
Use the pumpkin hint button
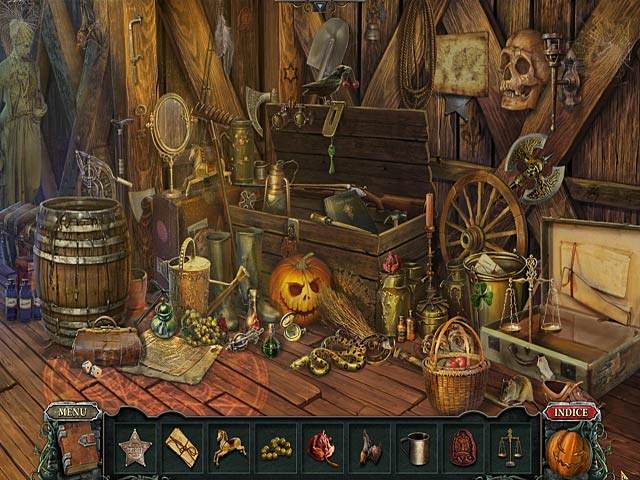(568, 451)
